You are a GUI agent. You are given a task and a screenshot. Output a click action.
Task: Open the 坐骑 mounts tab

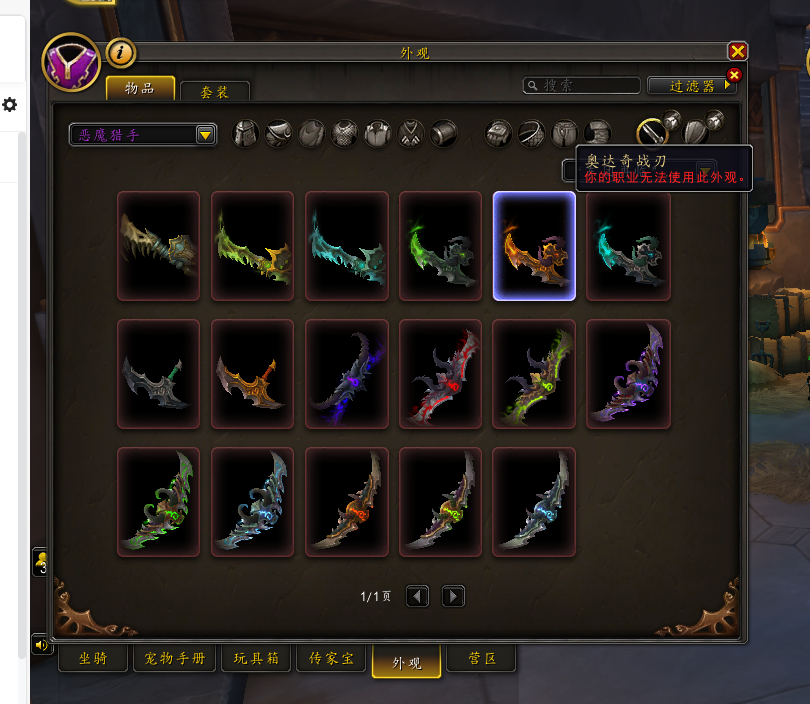point(91,659)
